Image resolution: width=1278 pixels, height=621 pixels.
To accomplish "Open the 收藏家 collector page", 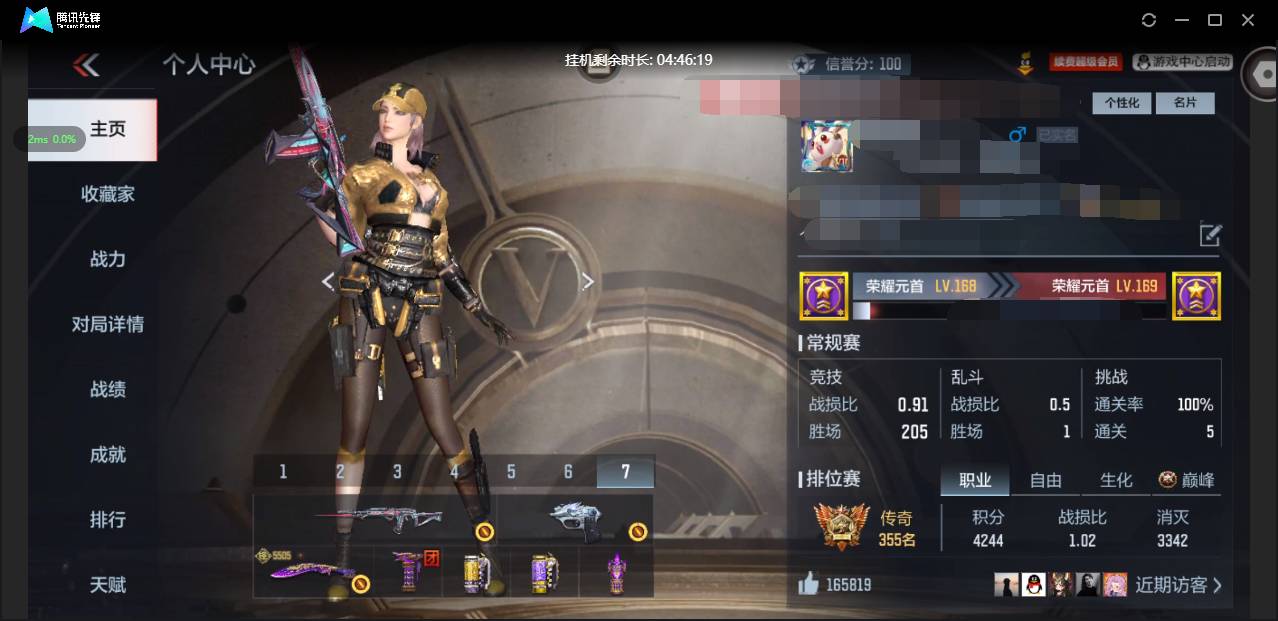I will (108, 194).
